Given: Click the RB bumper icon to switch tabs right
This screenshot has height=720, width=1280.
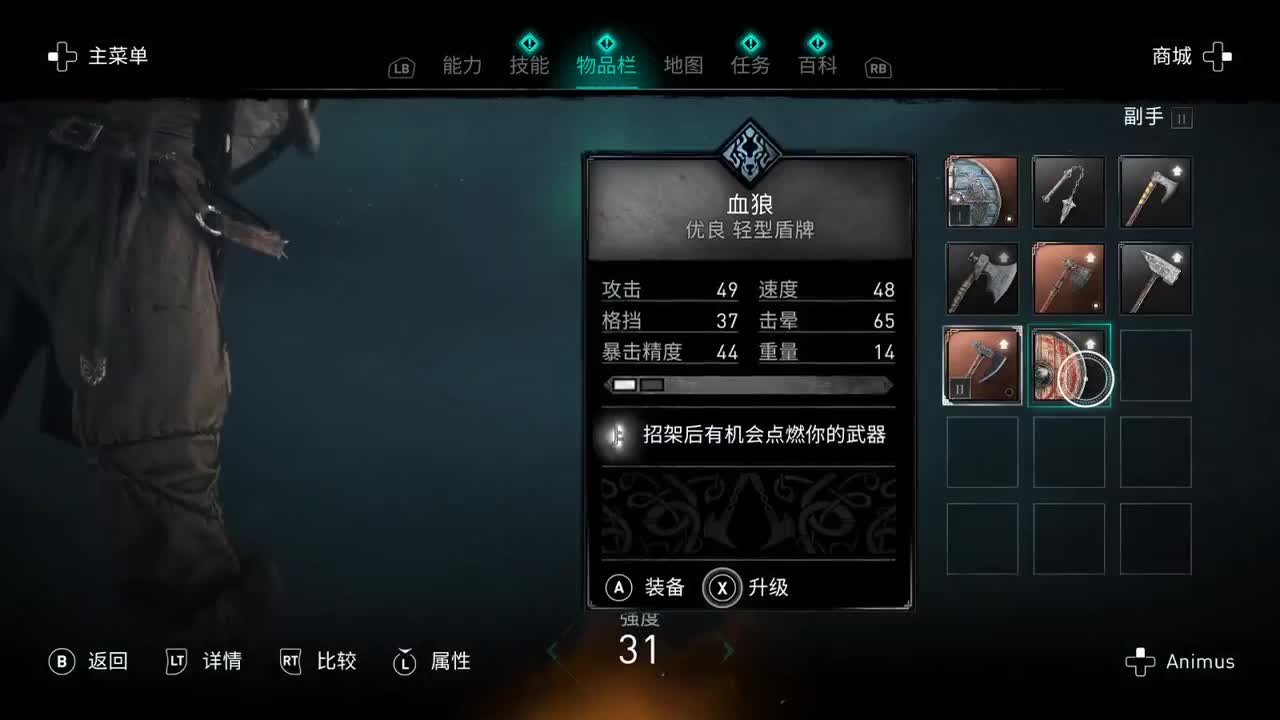Looking at the screenshot, I should click(x=877, y=68).
